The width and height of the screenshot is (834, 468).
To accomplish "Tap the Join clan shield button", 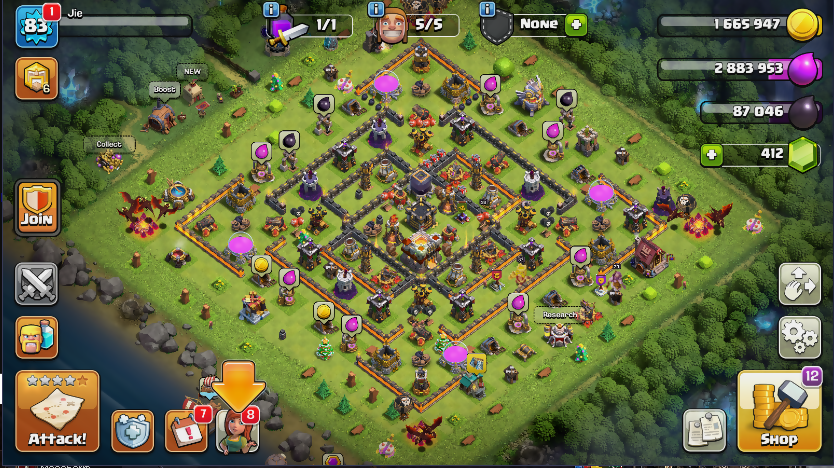I will pos(36,208).
